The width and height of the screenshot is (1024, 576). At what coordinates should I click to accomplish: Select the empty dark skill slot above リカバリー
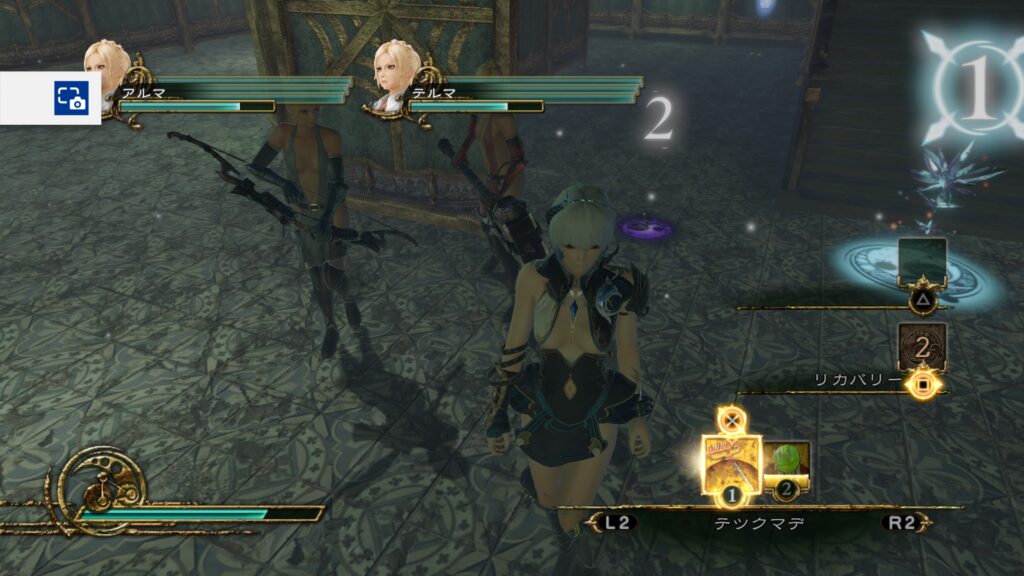(x=922, y=261)
